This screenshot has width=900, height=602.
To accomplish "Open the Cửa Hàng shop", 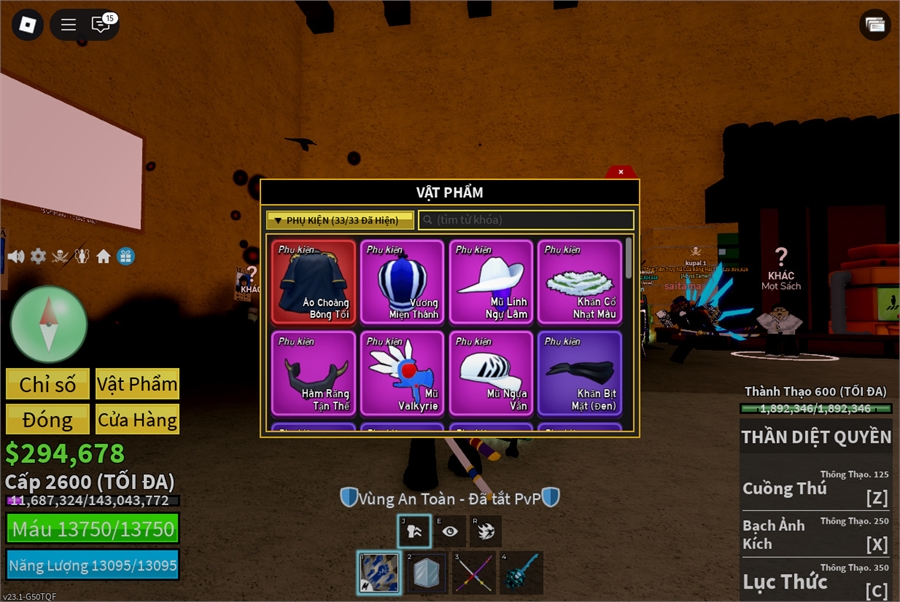I will point(137,419).
